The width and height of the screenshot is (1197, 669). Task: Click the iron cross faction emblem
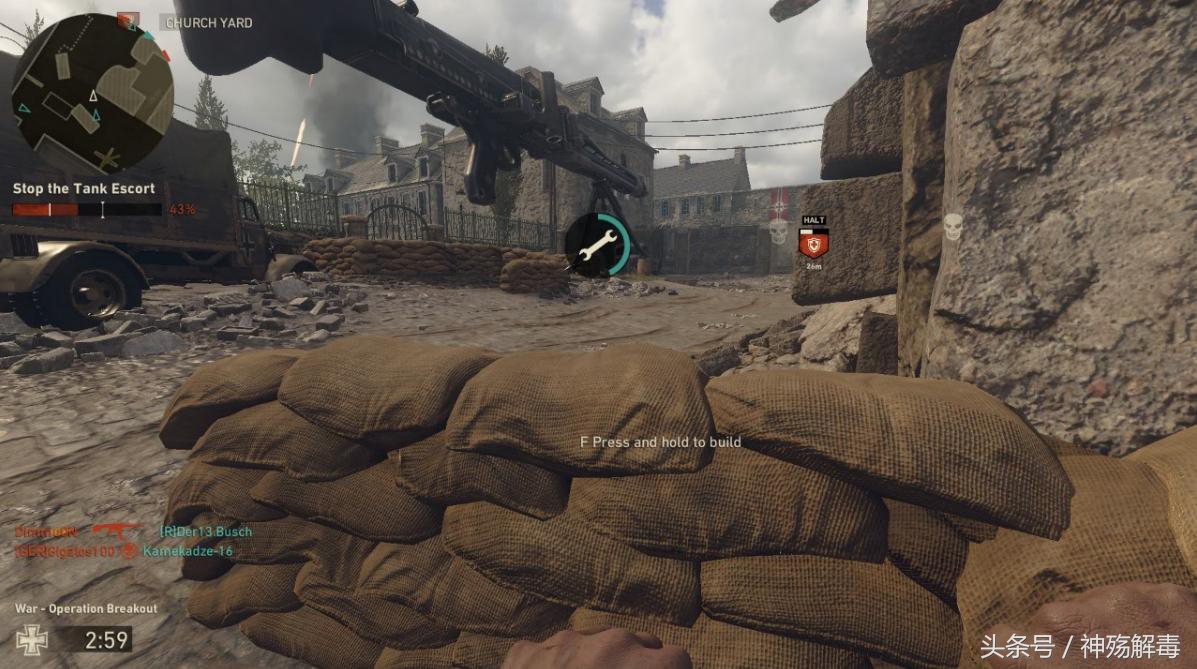point(31,638)
